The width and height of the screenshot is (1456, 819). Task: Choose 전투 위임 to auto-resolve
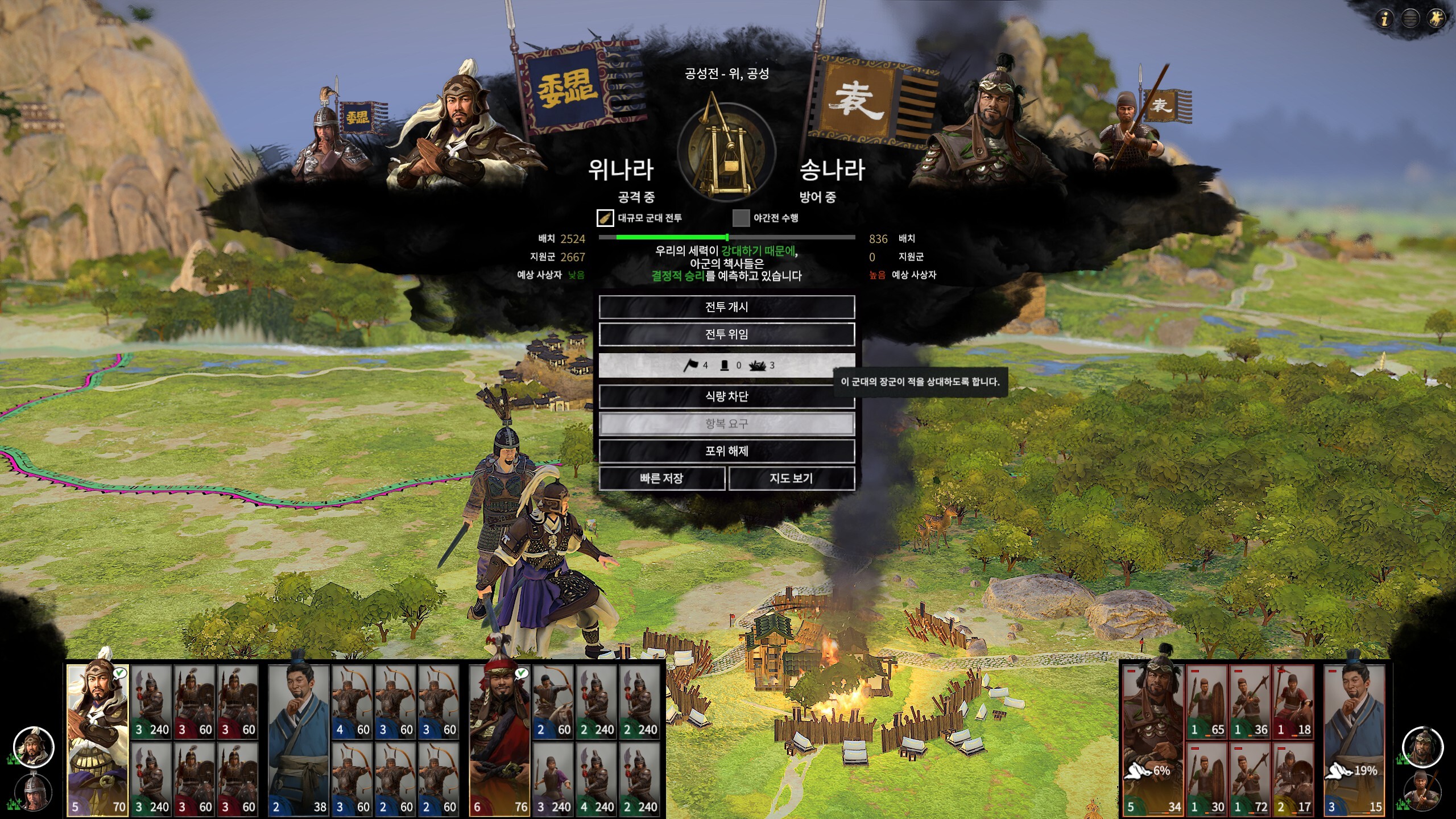(x=726, y=334)
